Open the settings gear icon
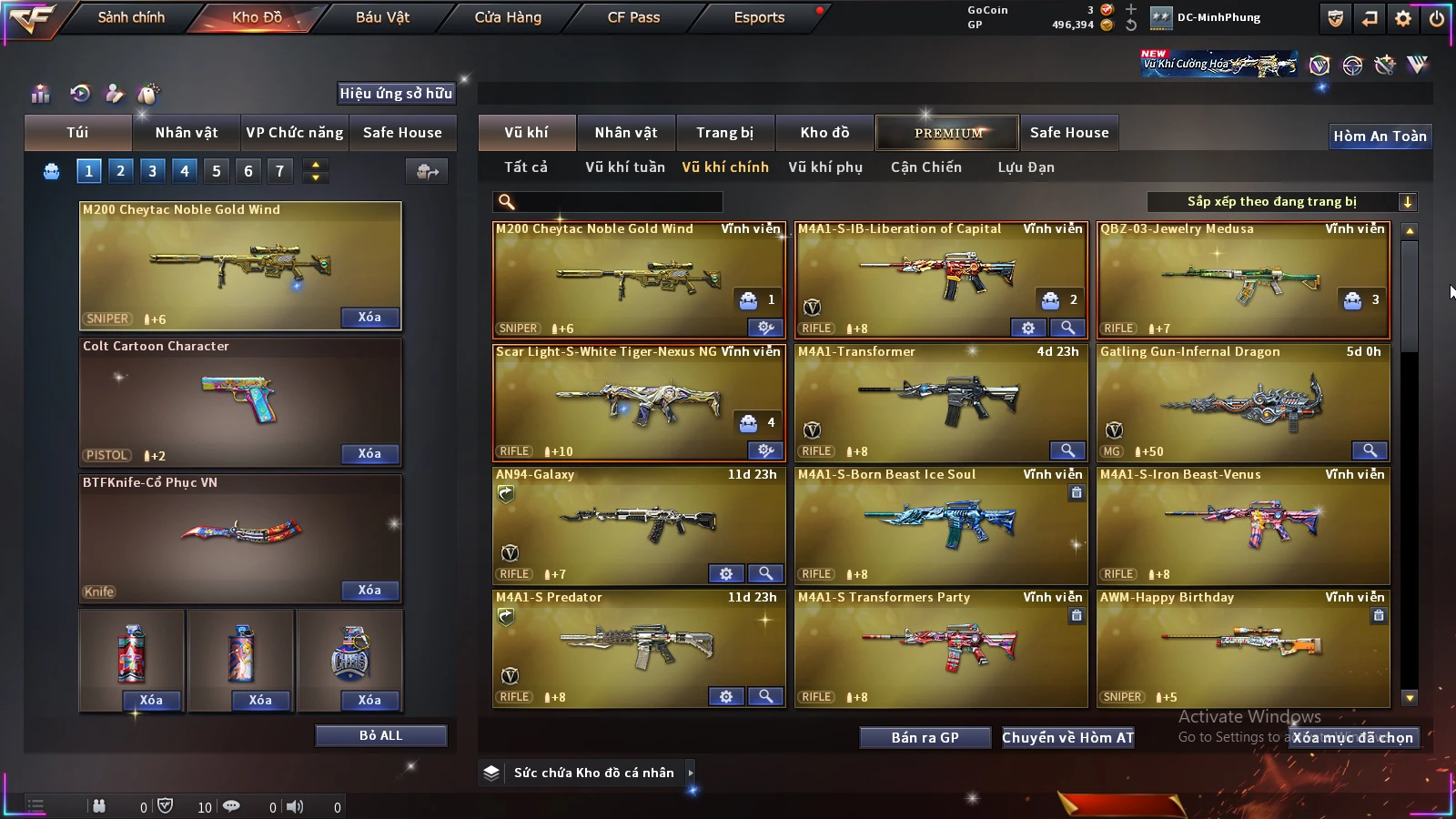Screen dimensions: 1456x819 (1403, 18)
